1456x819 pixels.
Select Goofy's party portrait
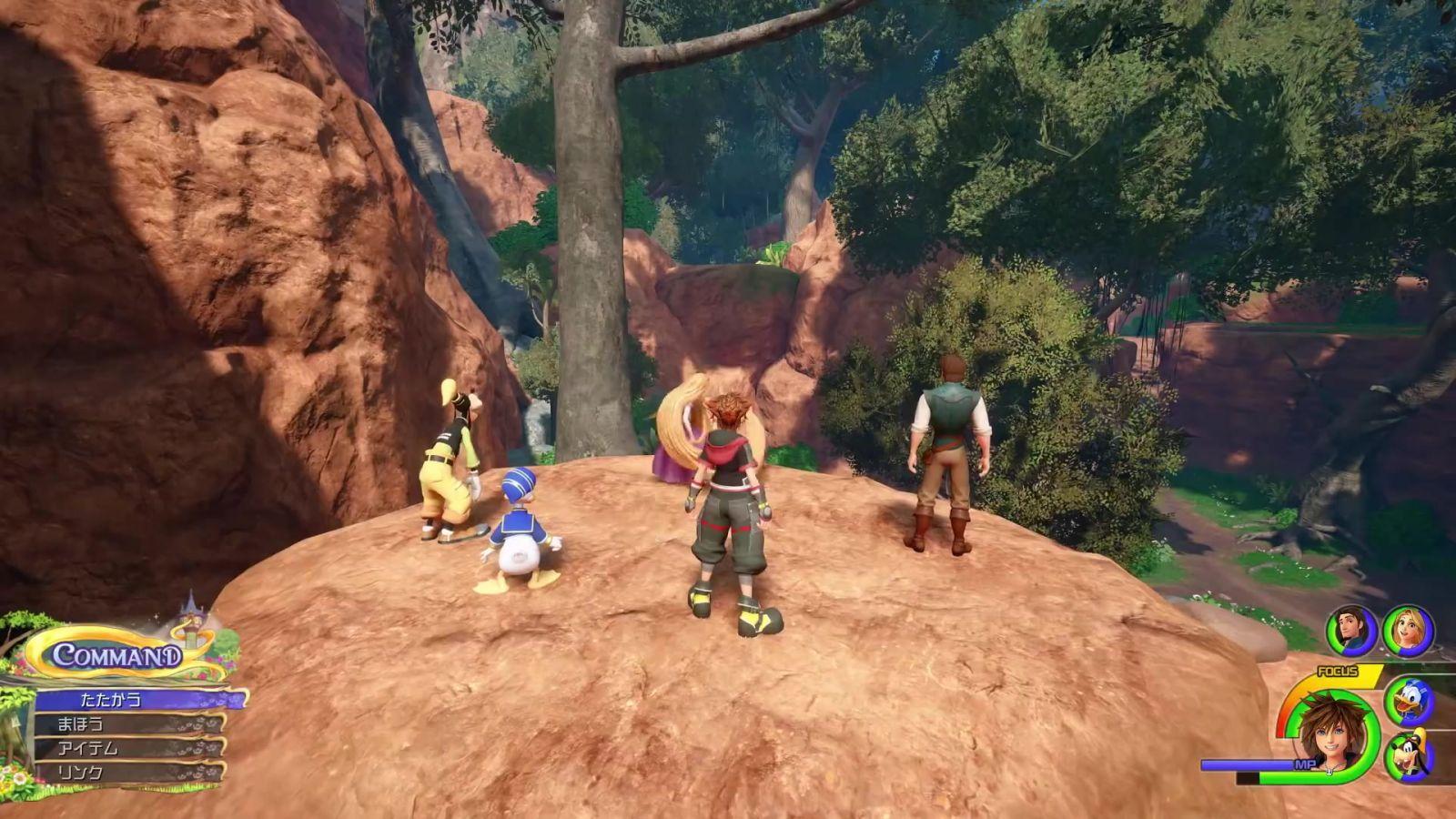(1409, 757)
